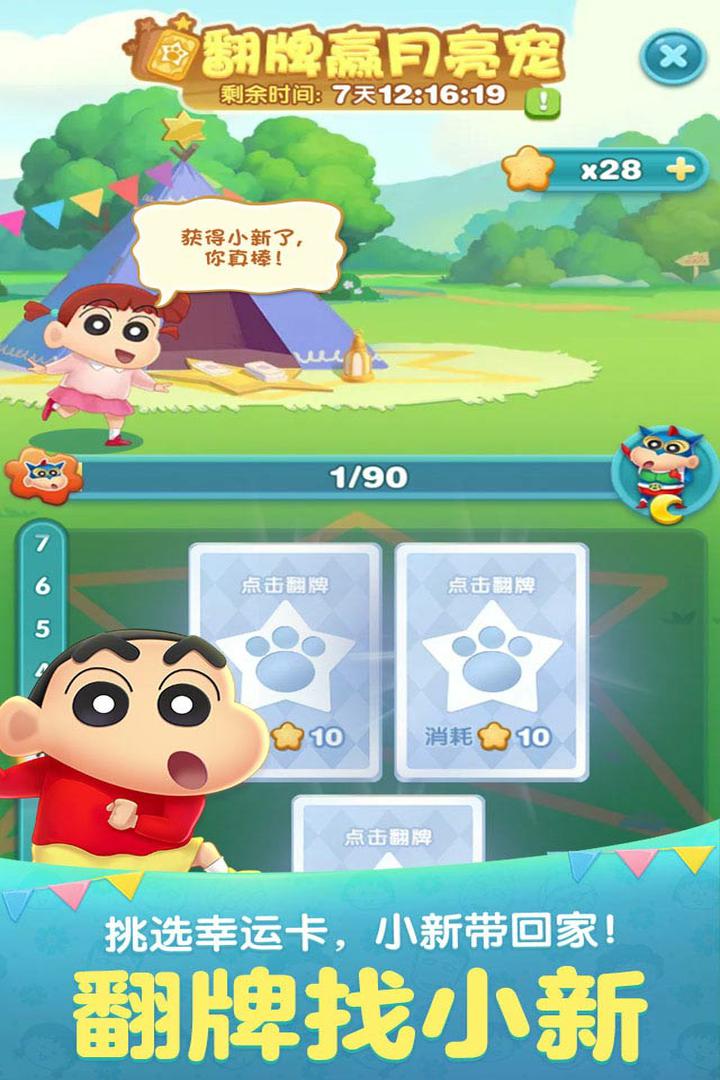The image size is (720, 1080).
Task: Flip the card with fully visible 消耗 10 cost
Action: (490, 660)
